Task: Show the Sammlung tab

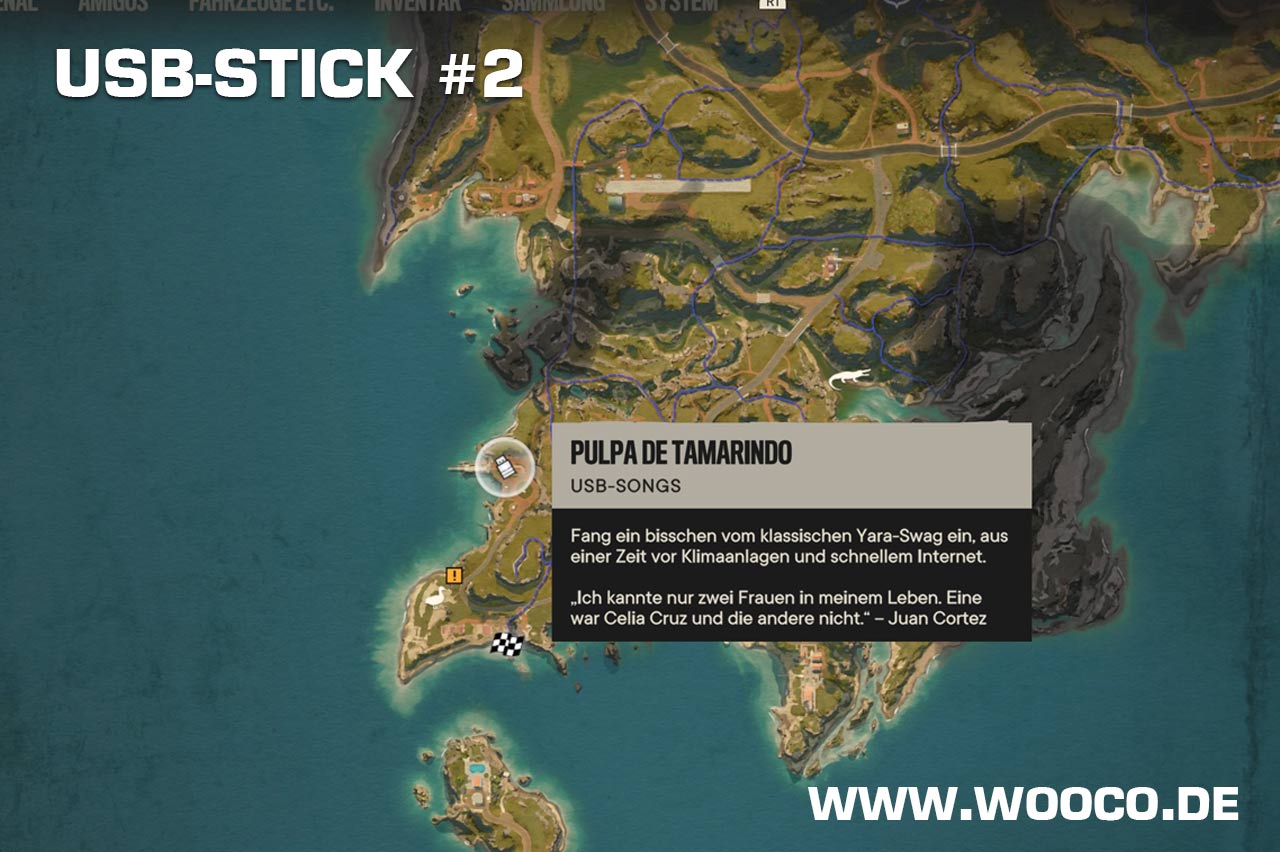Action: click(x=553, y=5)
